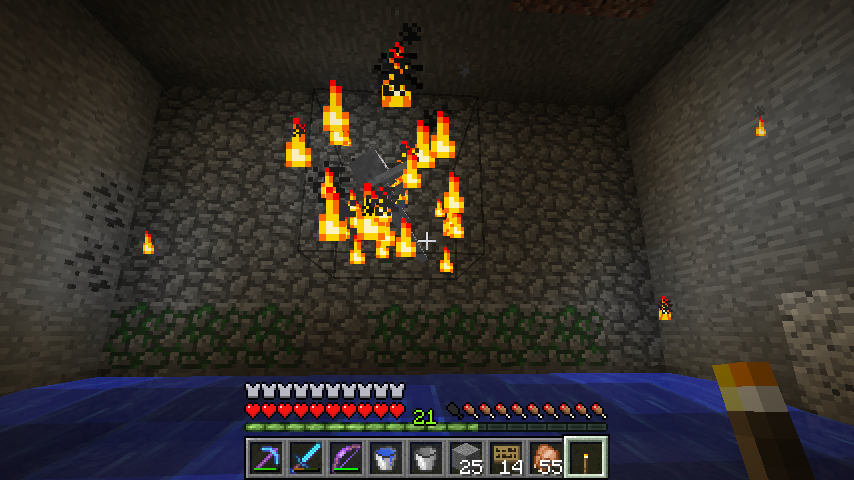Click the highlighted torch hotbar slot
This screenshot has width=854, height=480.
tap(586, 457)
